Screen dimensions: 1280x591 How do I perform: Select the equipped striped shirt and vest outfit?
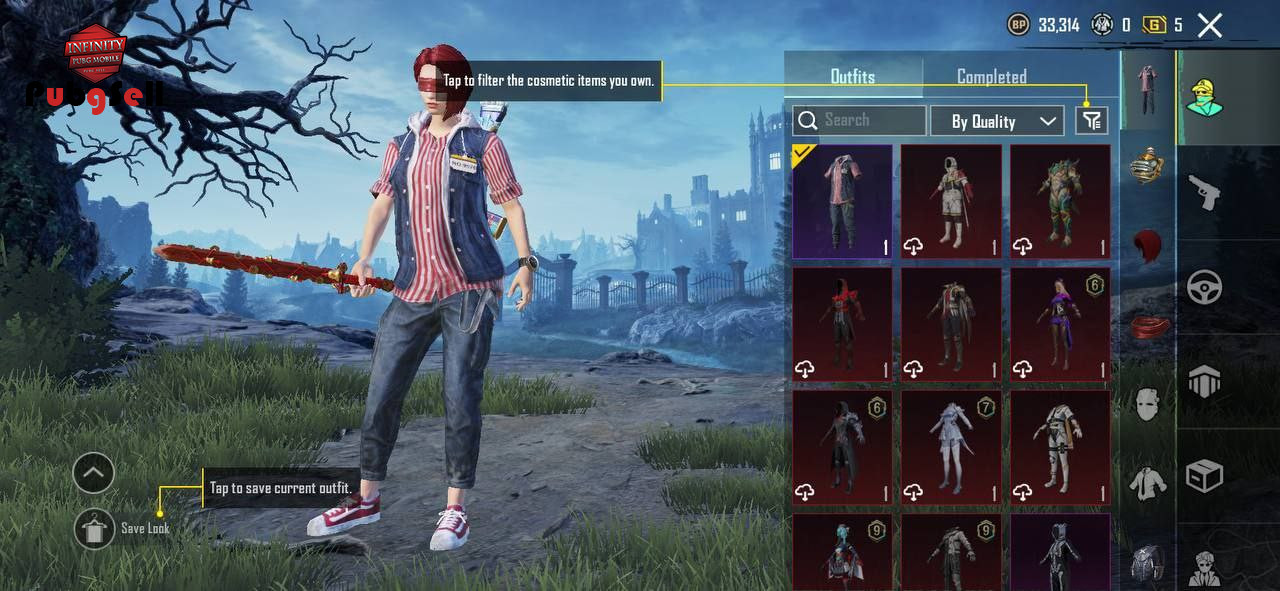click(842, 202)
